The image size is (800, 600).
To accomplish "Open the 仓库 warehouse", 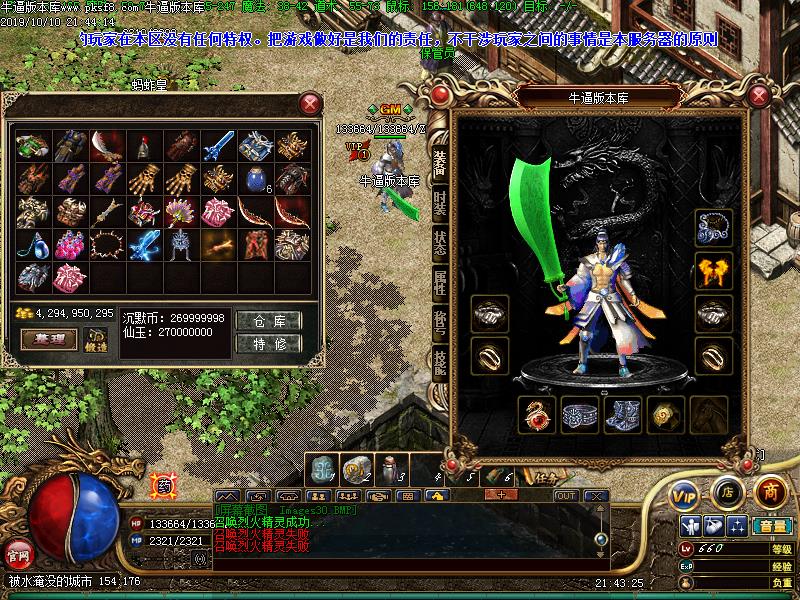I will pos(269,321).
